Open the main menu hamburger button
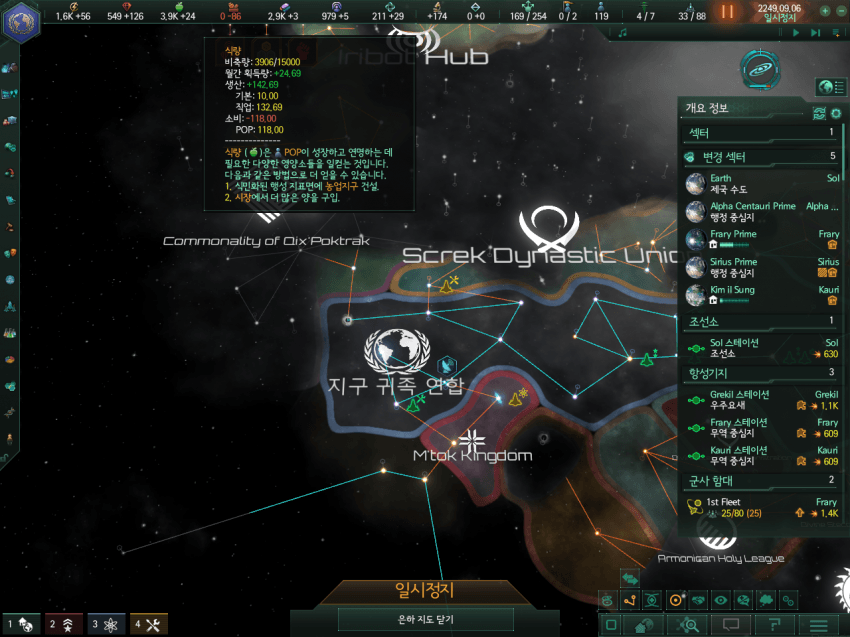Viewport: 850px width, 637px height. point(819,625)
